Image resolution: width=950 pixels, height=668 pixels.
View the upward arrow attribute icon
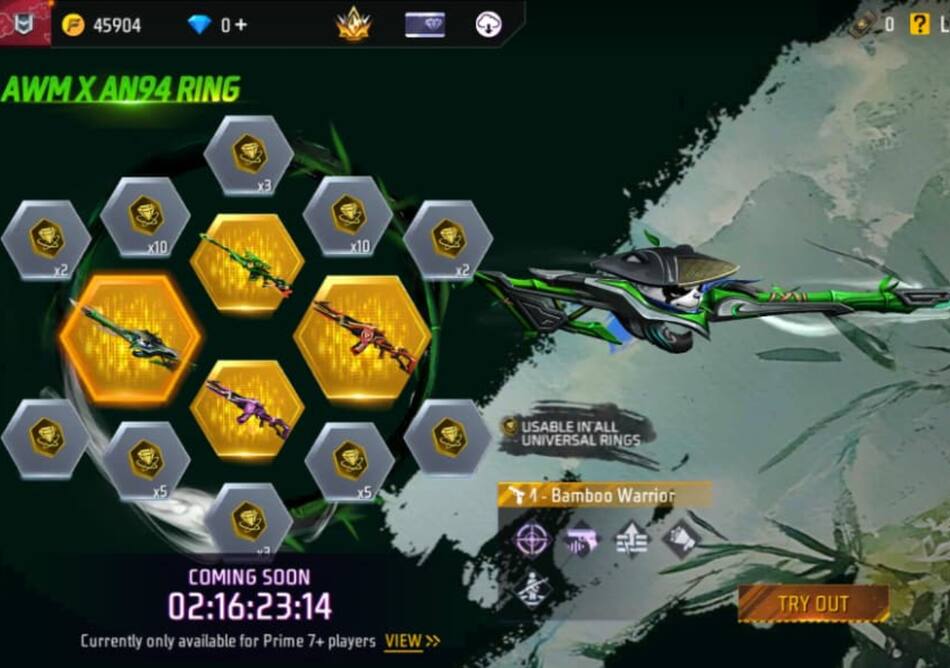tap(631, 540)
